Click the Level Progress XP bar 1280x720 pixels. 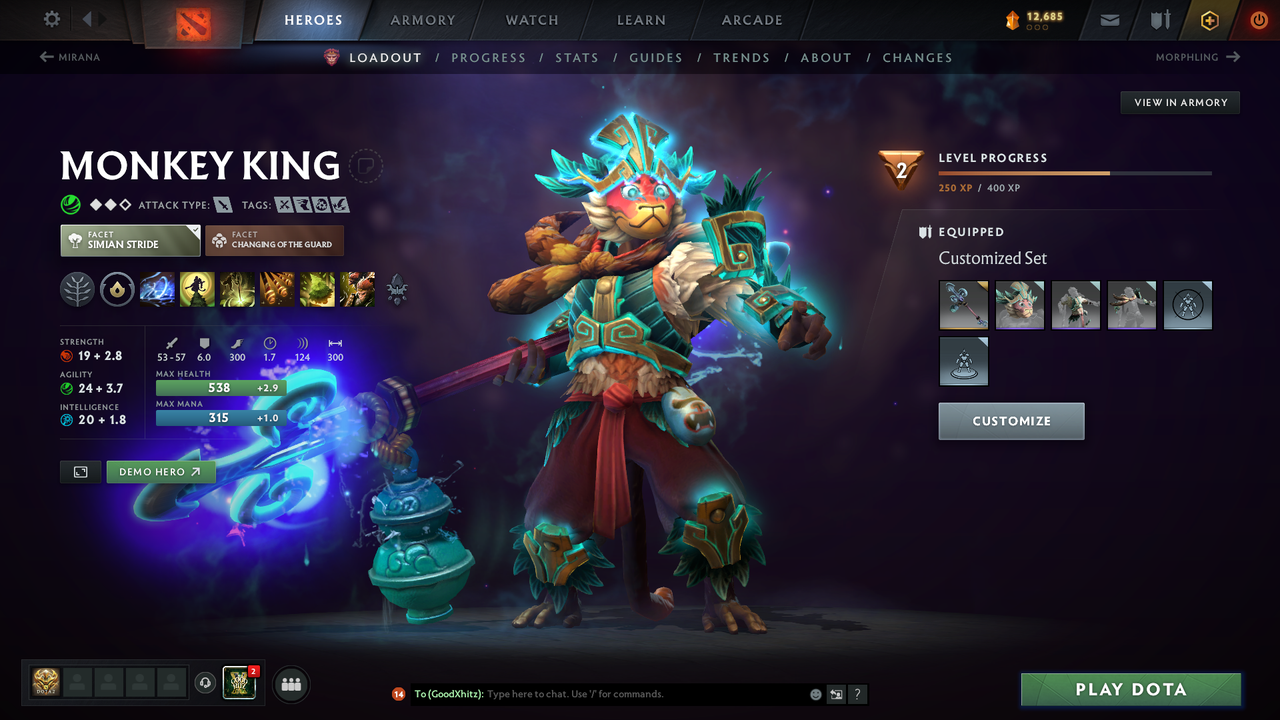pos(1076,172)
